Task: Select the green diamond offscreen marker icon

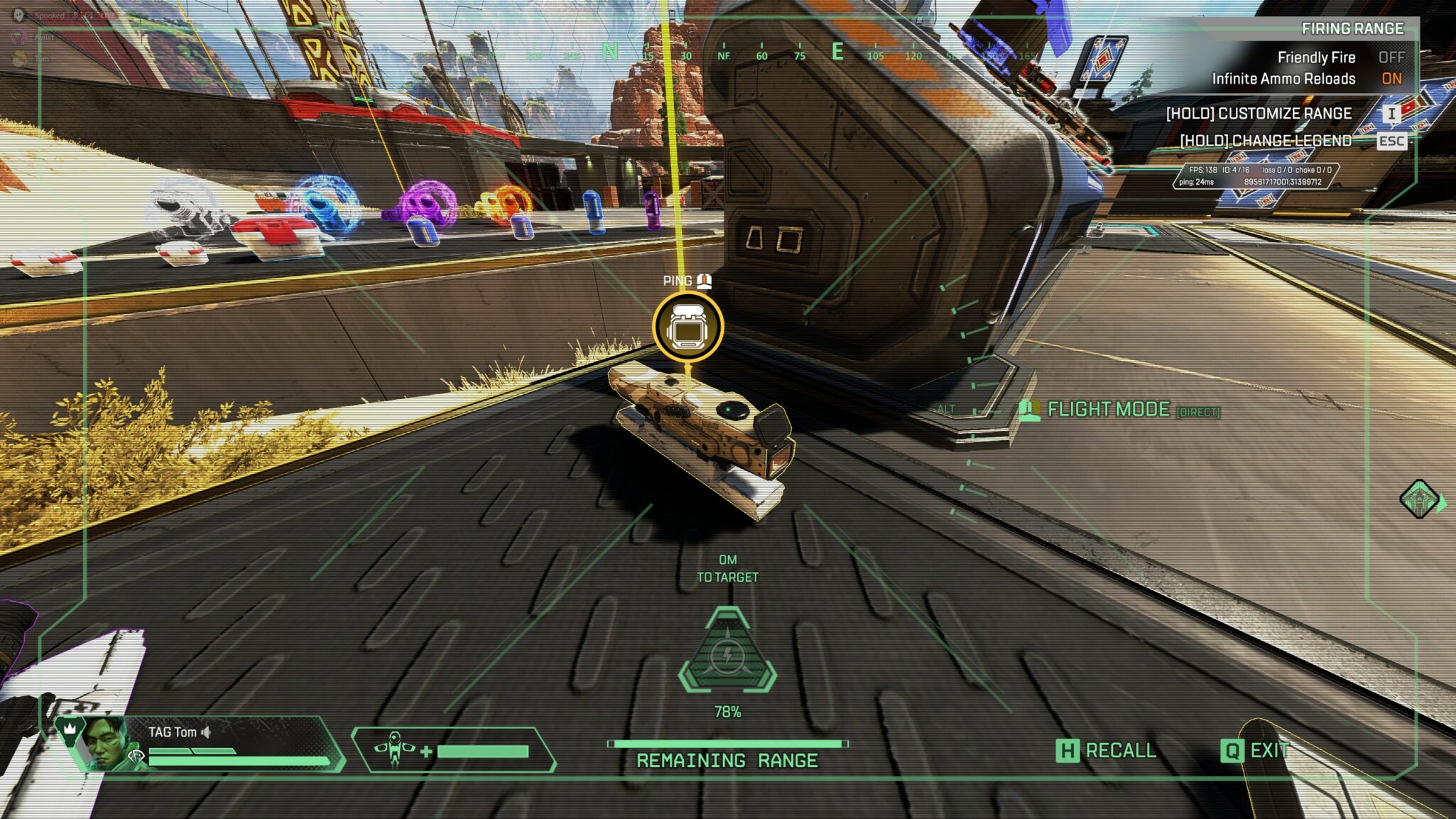Action: [1419, 499]
